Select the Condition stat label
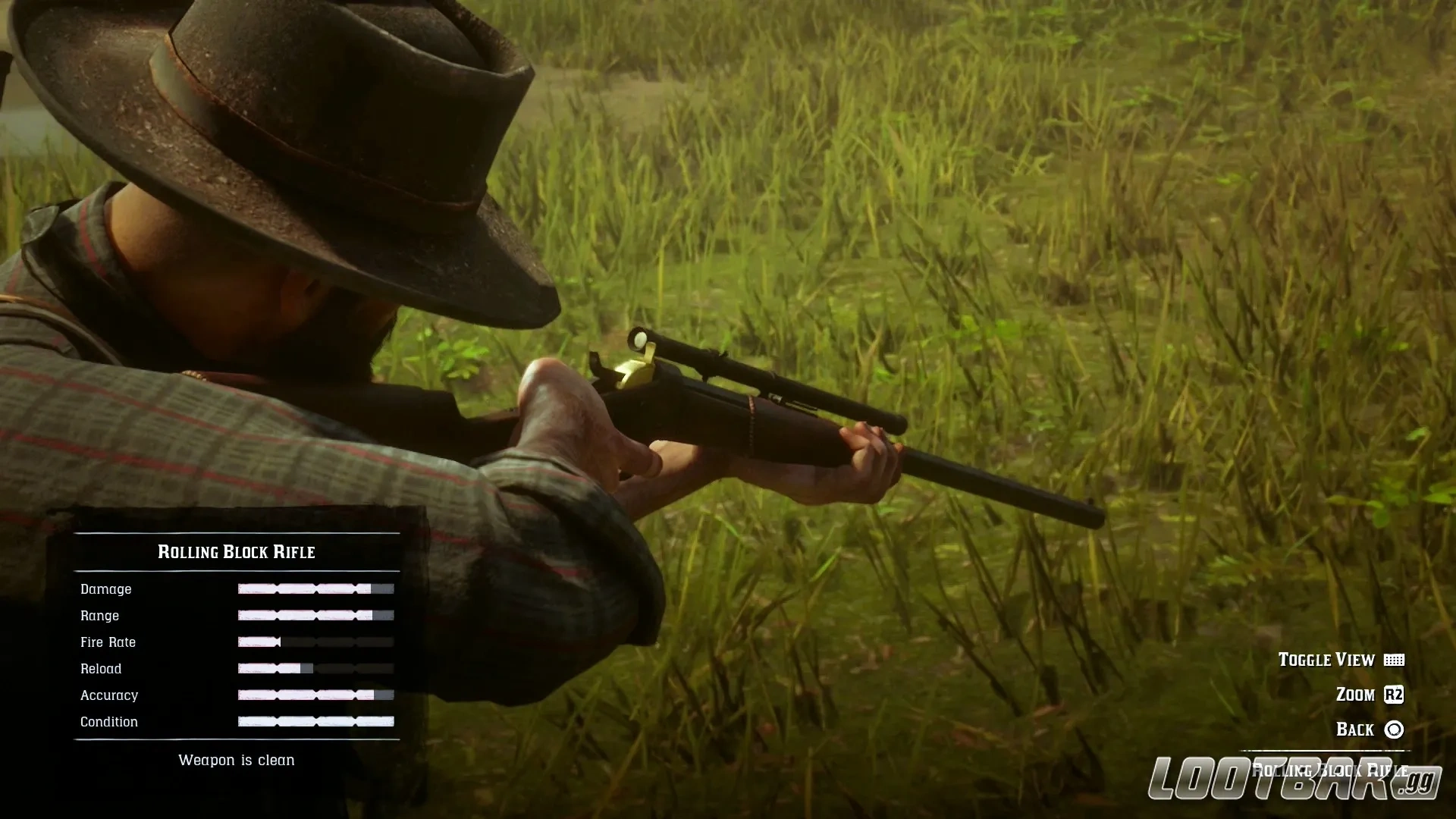Viewport: 1456px width, 819px height. click(108, 721)
